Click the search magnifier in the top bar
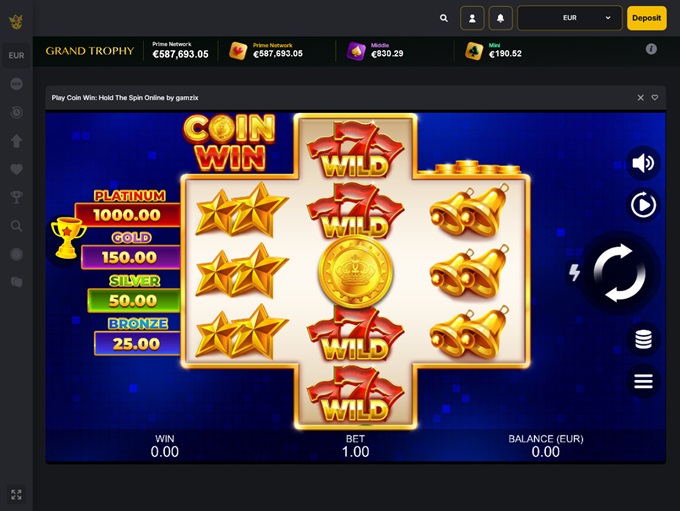The height and width of the screenshot is (511, 680). tap(444, 18)
